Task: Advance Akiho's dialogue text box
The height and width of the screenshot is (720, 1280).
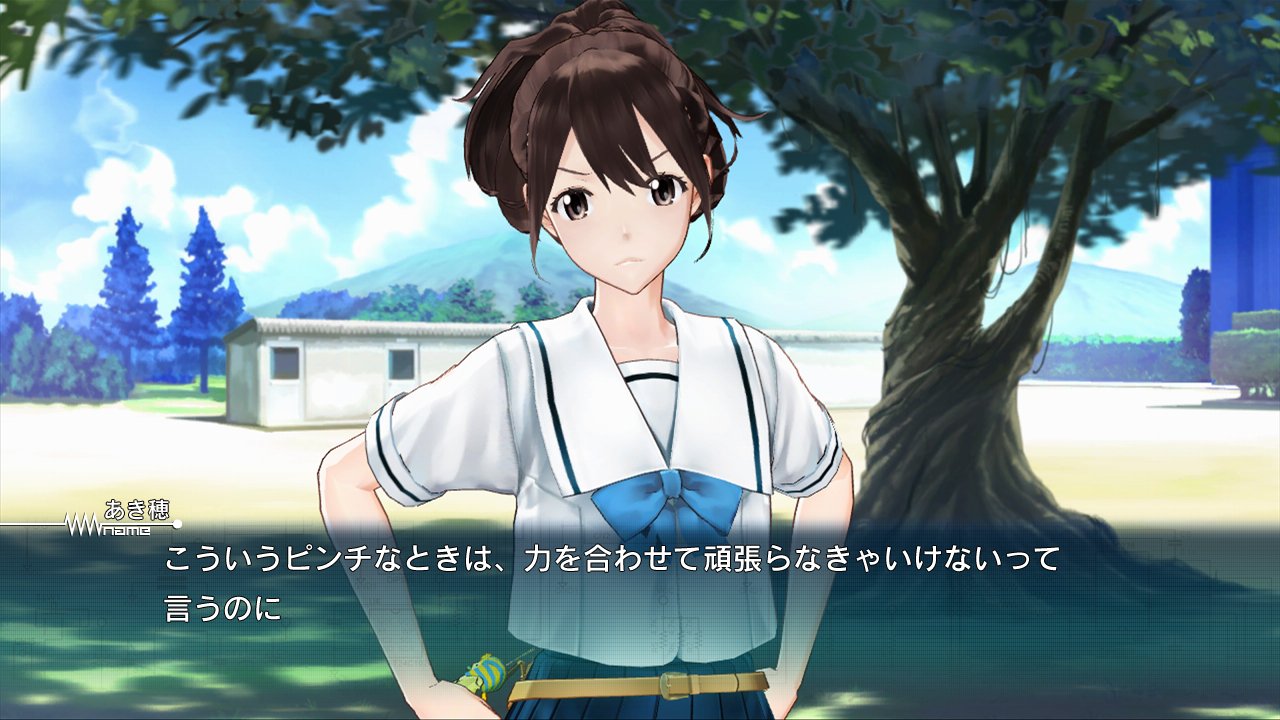Action: pos(640,590)
